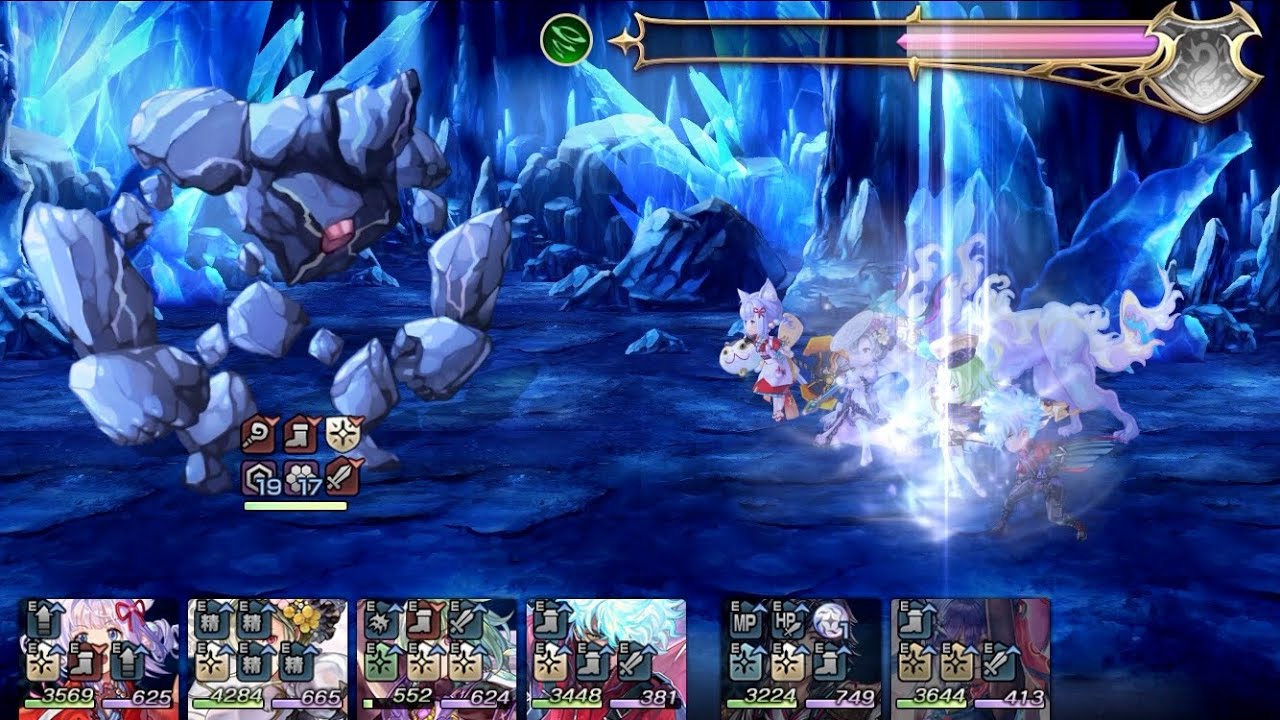Select the dark portrait card with 3224 HP
Image resolution: width=1280 pixels, height=720 pixels.
(x=801, y=654)
